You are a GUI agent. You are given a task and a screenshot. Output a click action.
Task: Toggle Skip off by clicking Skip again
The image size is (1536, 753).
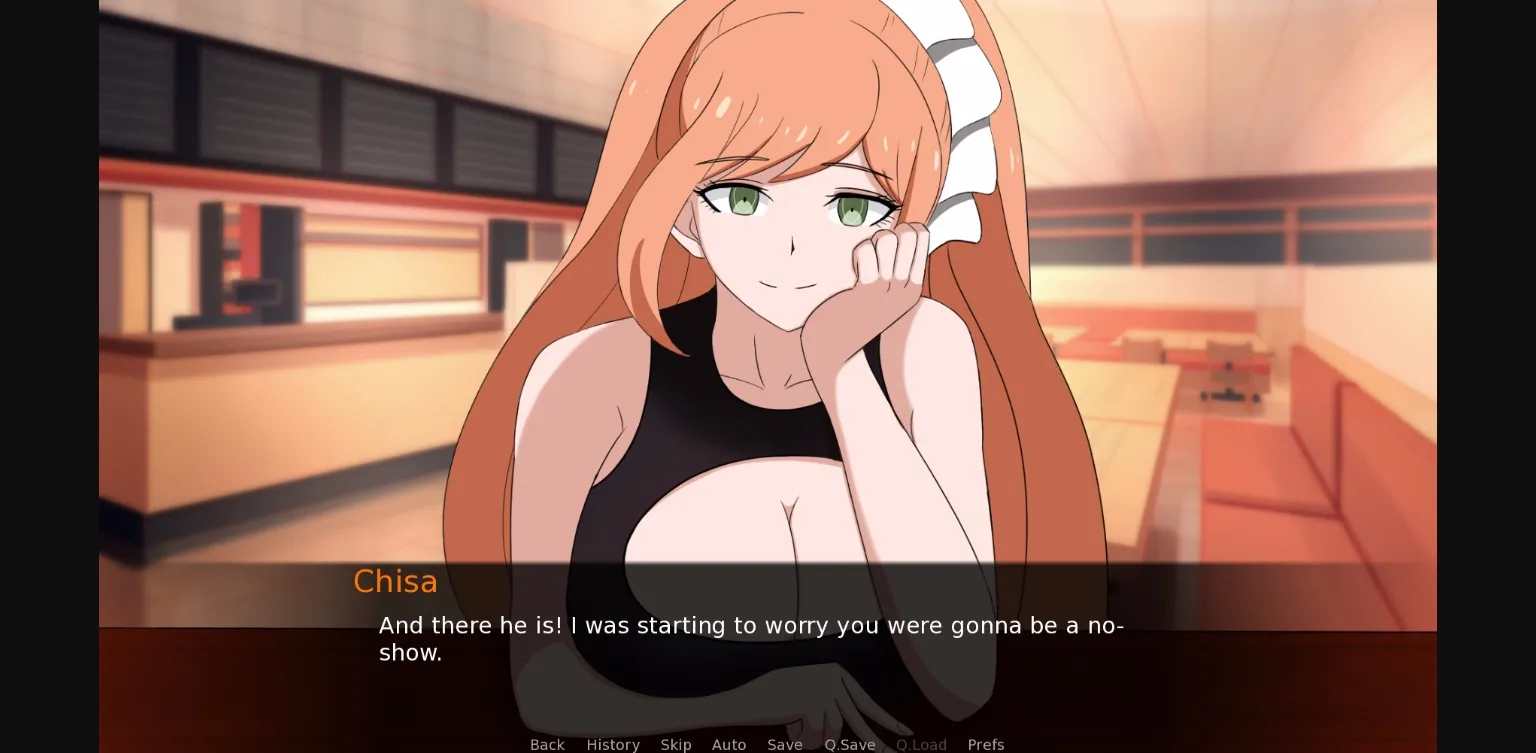pos(676,744)
